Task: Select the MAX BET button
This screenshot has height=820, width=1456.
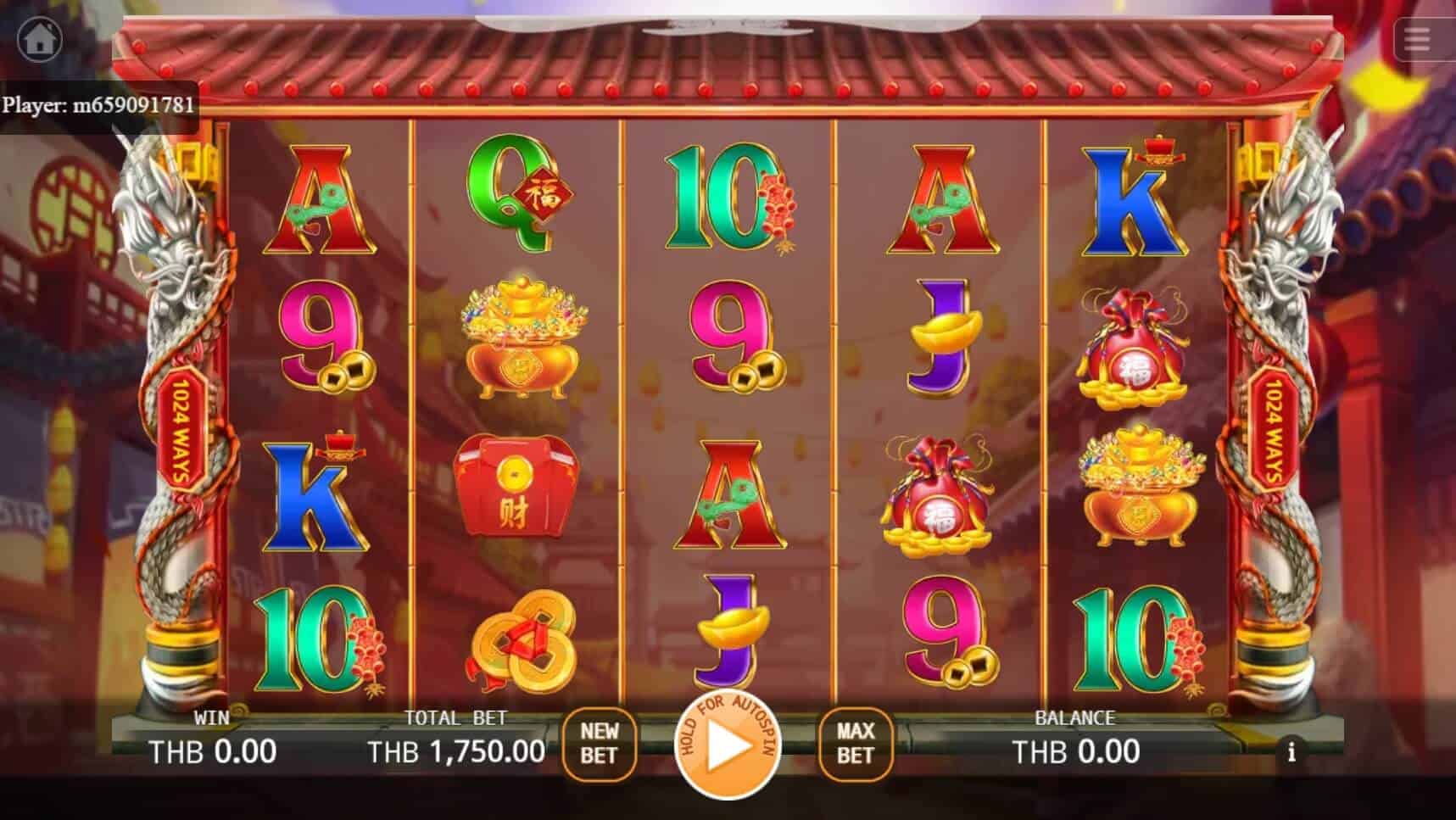Action: pos(855,743)
